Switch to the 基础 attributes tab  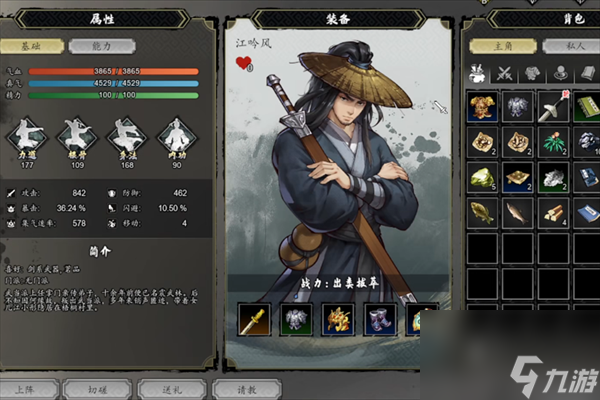pos(37,45)
